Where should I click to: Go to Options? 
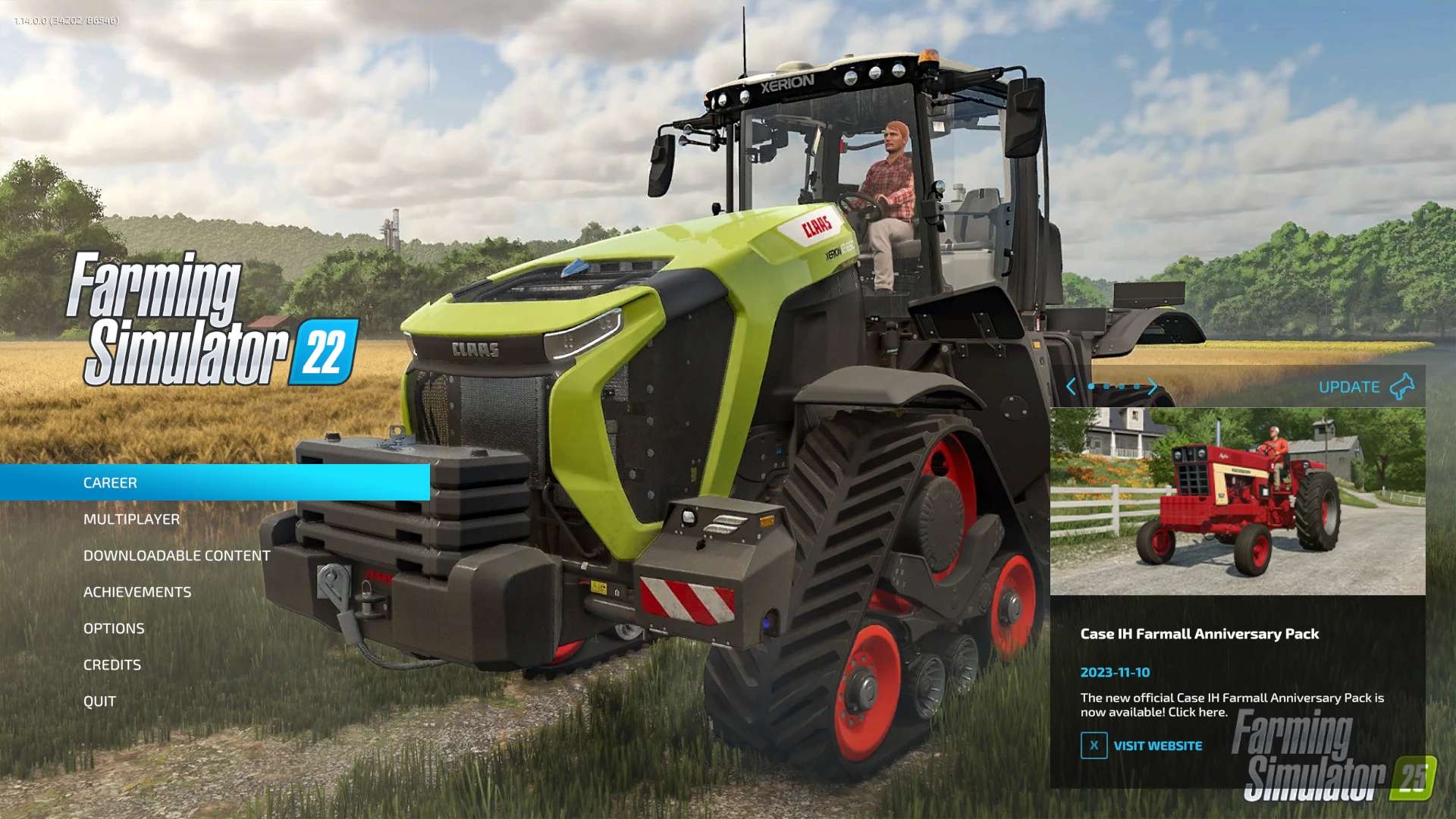pos(114,629)
